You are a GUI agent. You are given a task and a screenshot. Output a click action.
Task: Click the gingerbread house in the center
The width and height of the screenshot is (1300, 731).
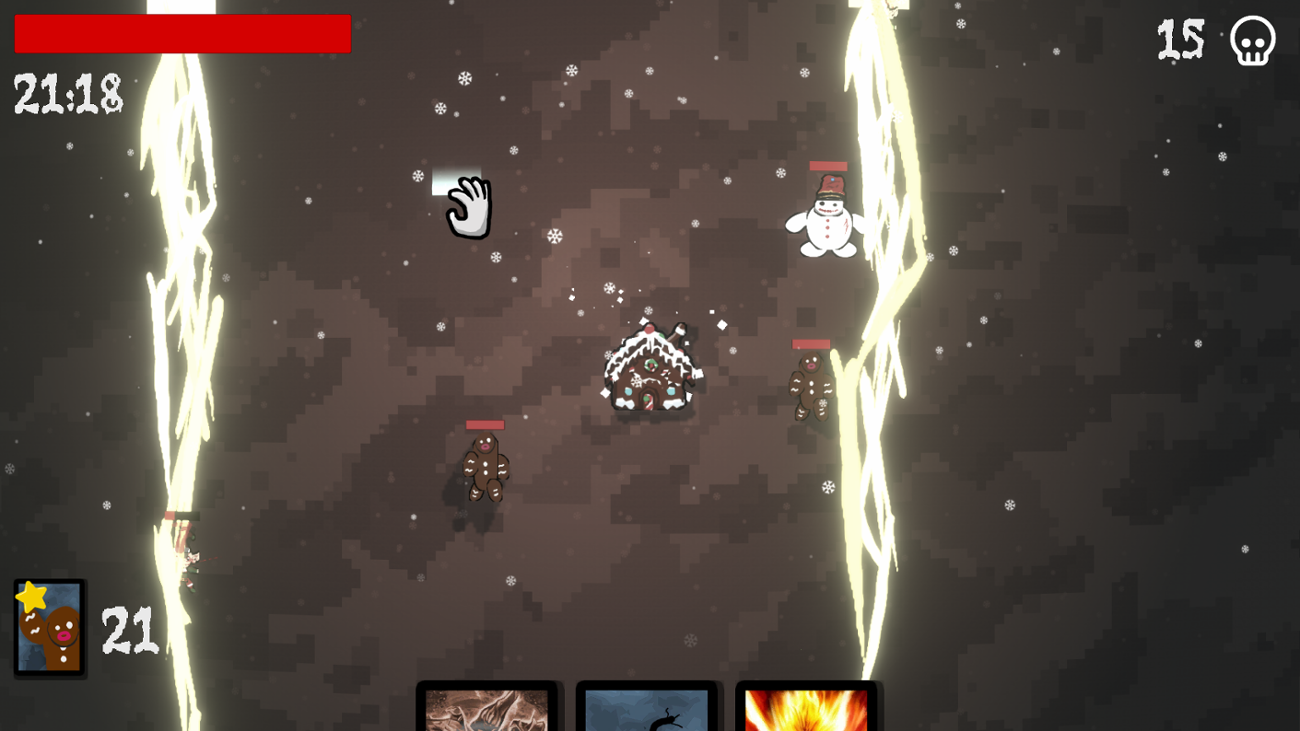(x=650, y=370)
